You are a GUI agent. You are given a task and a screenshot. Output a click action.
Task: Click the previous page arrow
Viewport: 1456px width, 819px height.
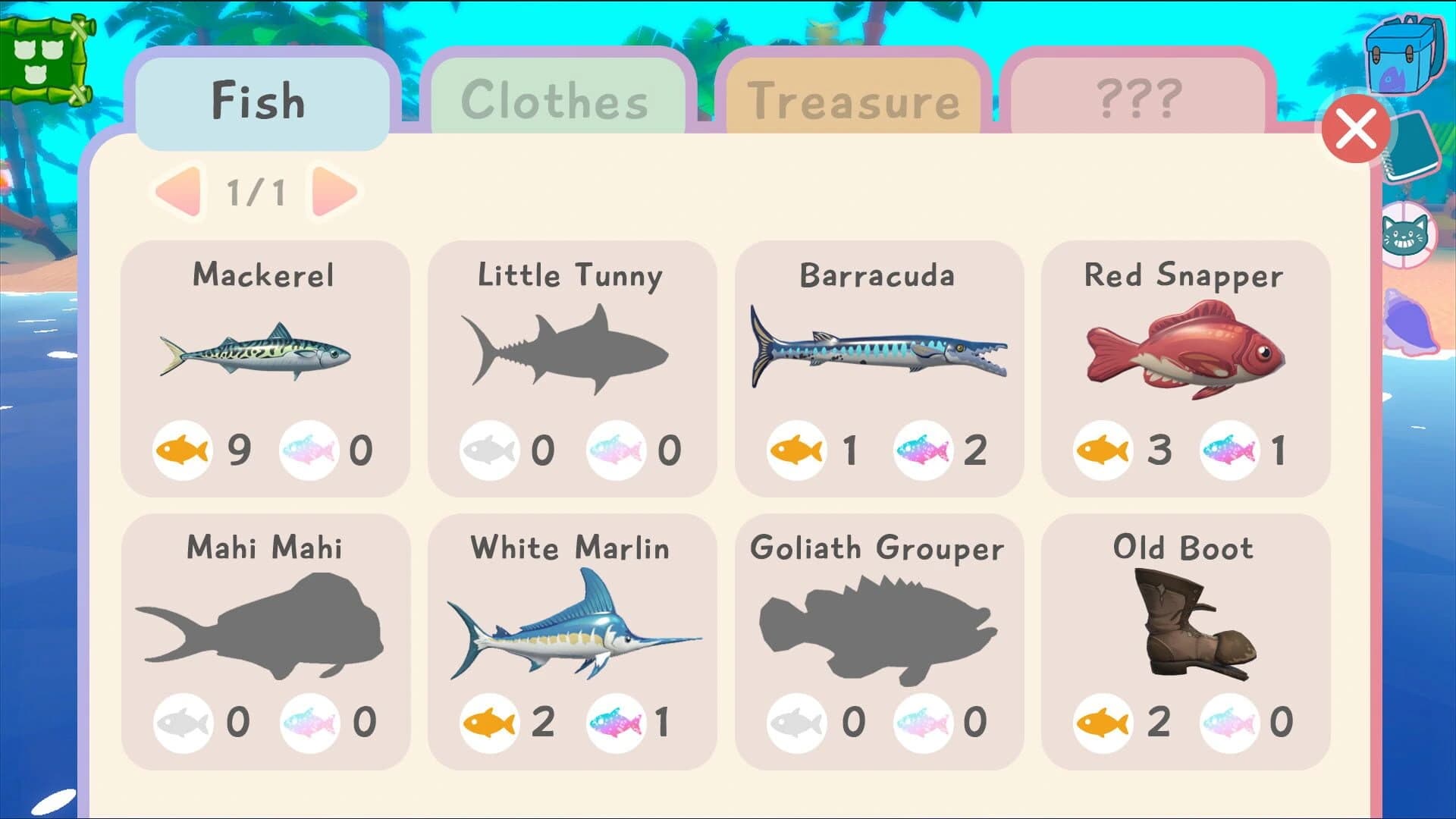(178, 191)
